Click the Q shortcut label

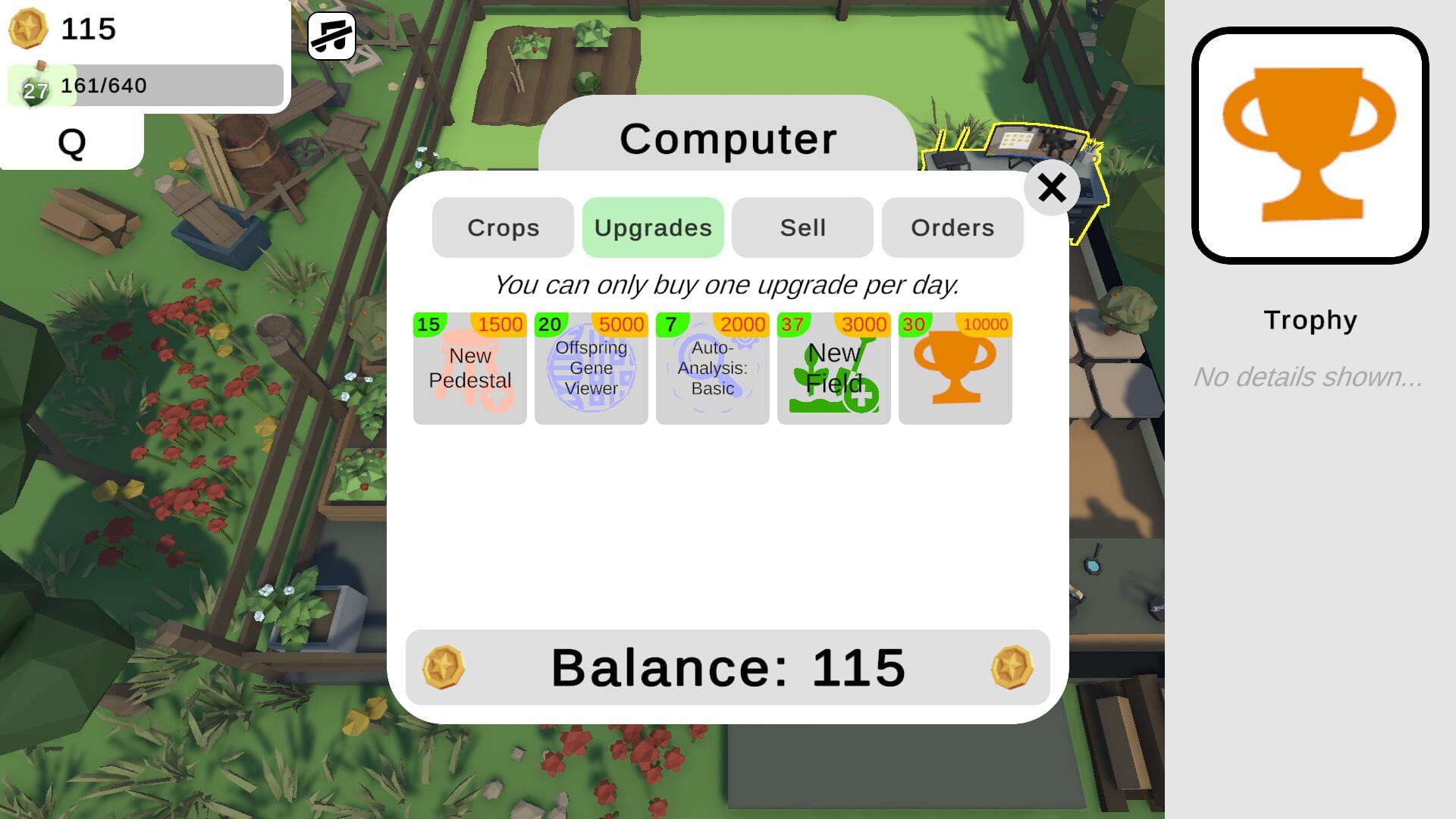coord(71,140)
